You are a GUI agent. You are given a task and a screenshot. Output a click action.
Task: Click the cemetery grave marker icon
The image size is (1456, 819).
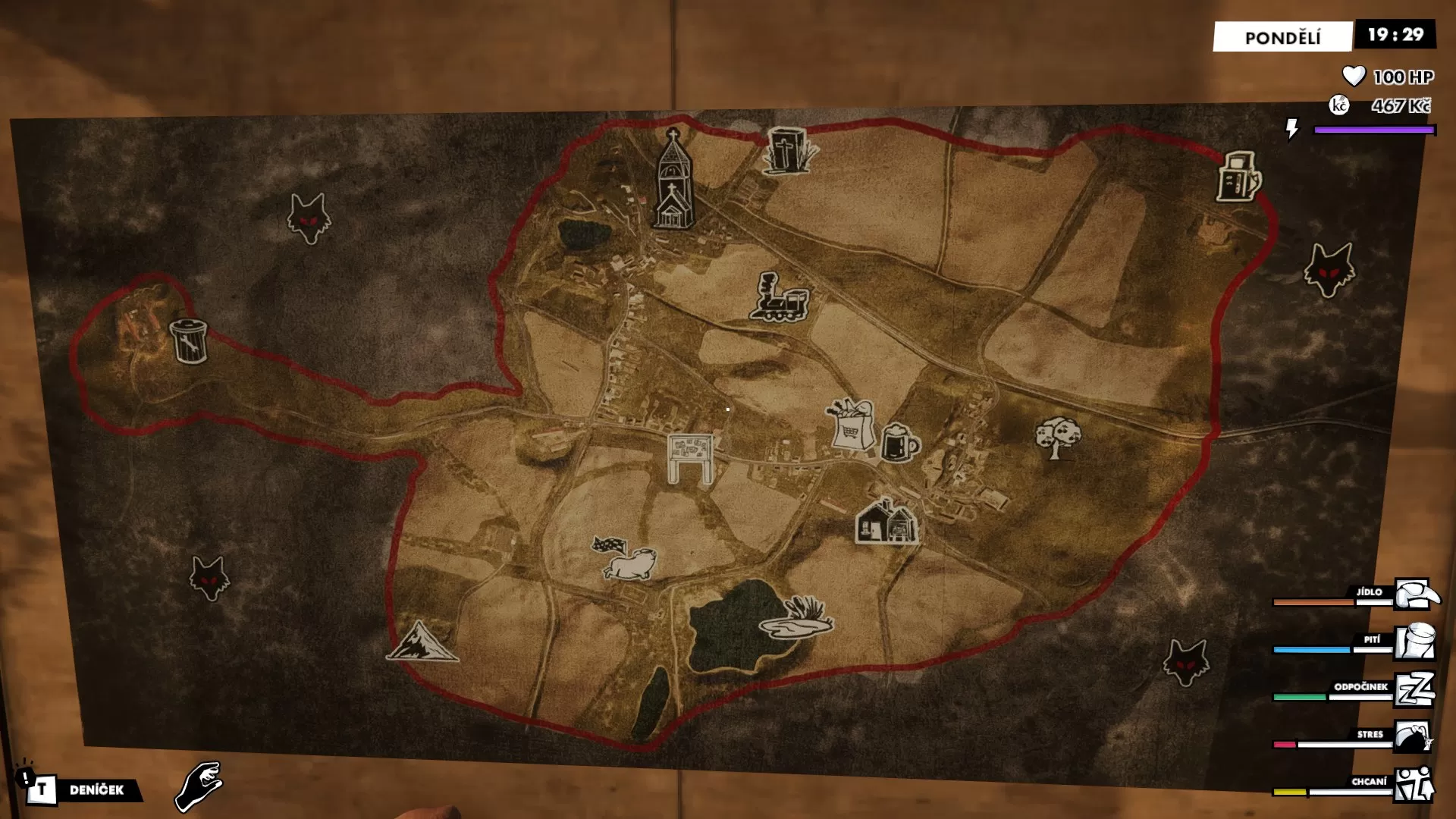click(786, 149)
